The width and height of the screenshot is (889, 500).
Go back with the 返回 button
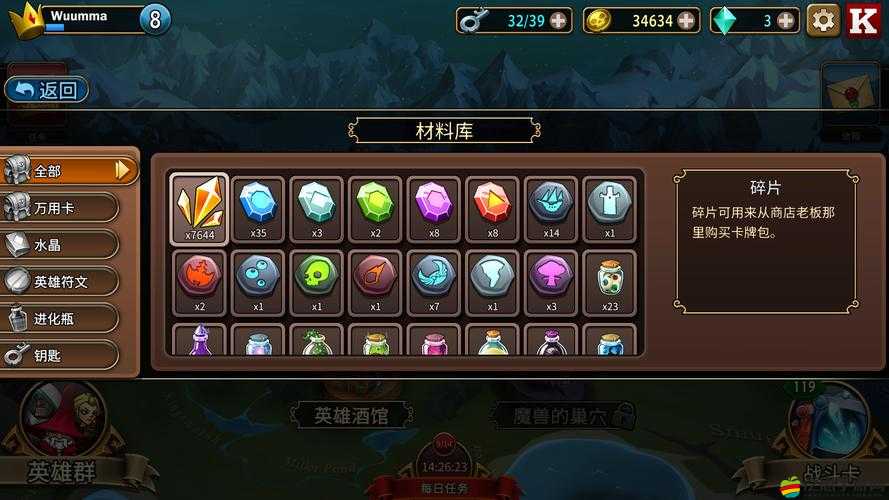point(47,90)
